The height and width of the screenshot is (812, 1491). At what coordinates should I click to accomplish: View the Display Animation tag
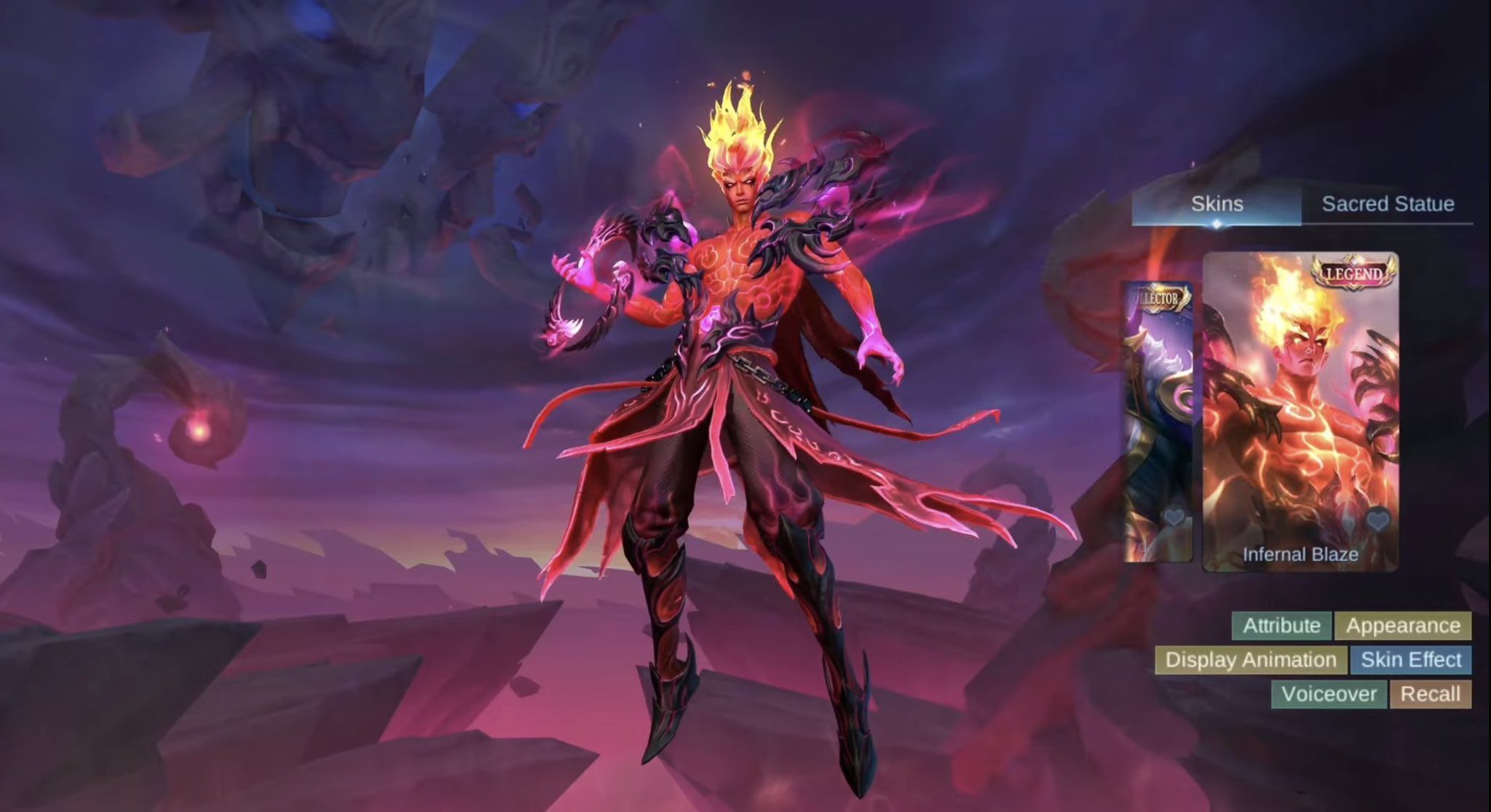tap(1251, 660)
